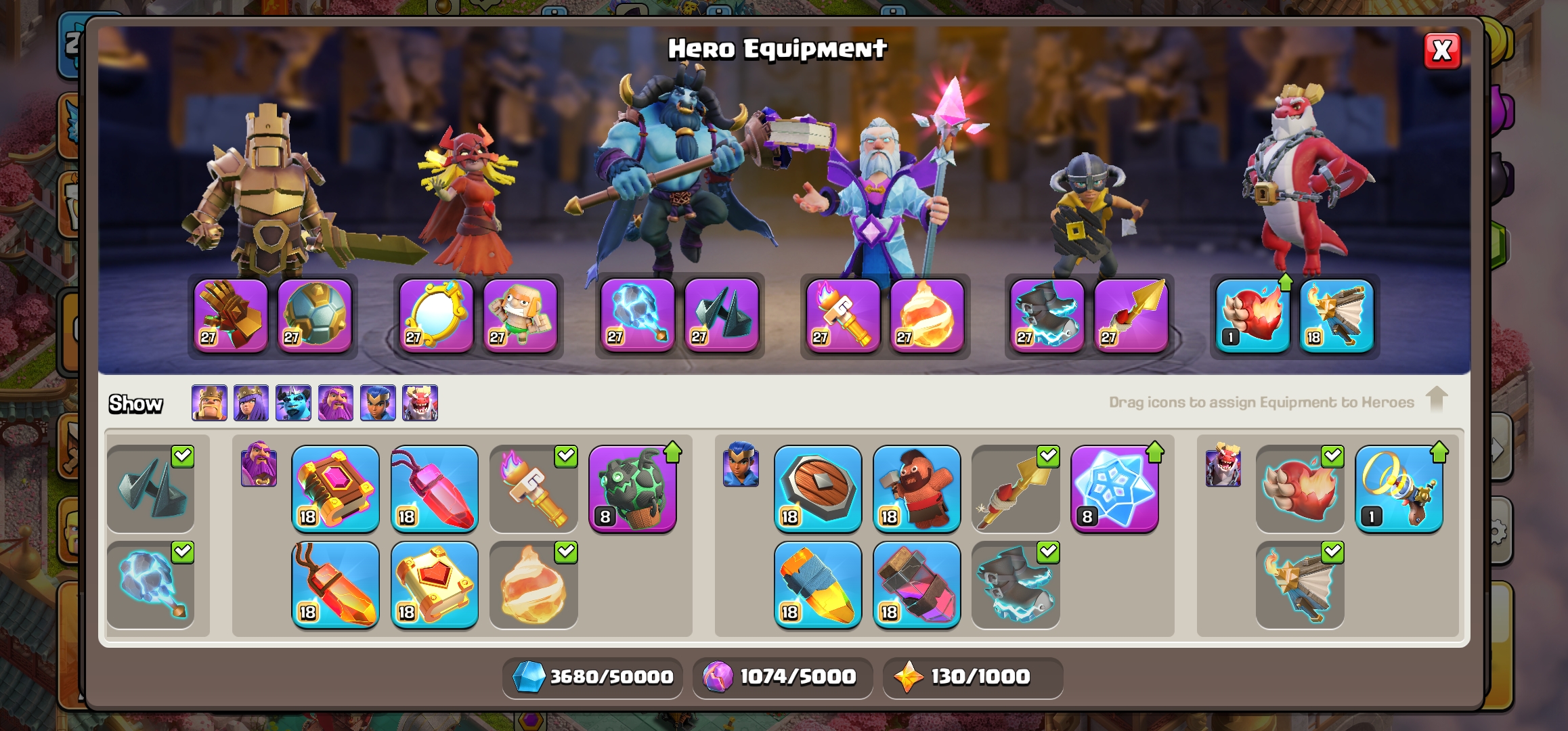Toggle the Archer Queen filter icon
The height and width of the screenshot is (731, 1568).
tap(251, 403)
